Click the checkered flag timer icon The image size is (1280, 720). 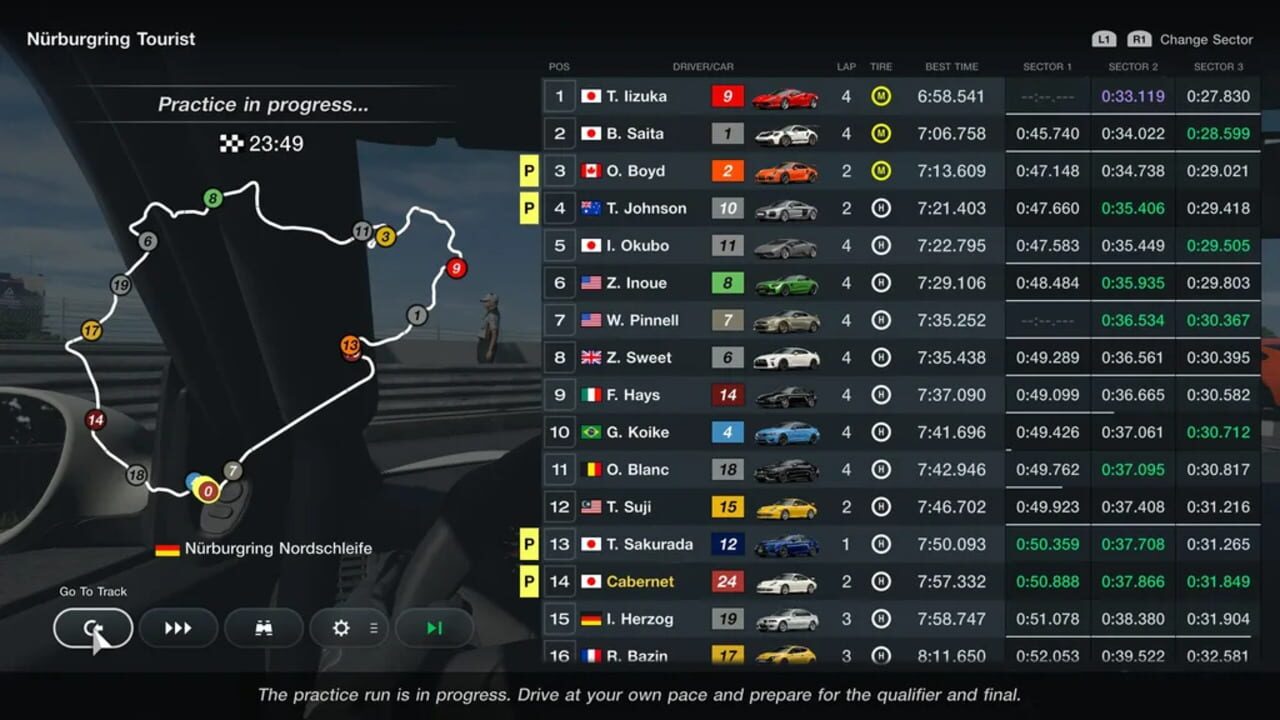233,143
